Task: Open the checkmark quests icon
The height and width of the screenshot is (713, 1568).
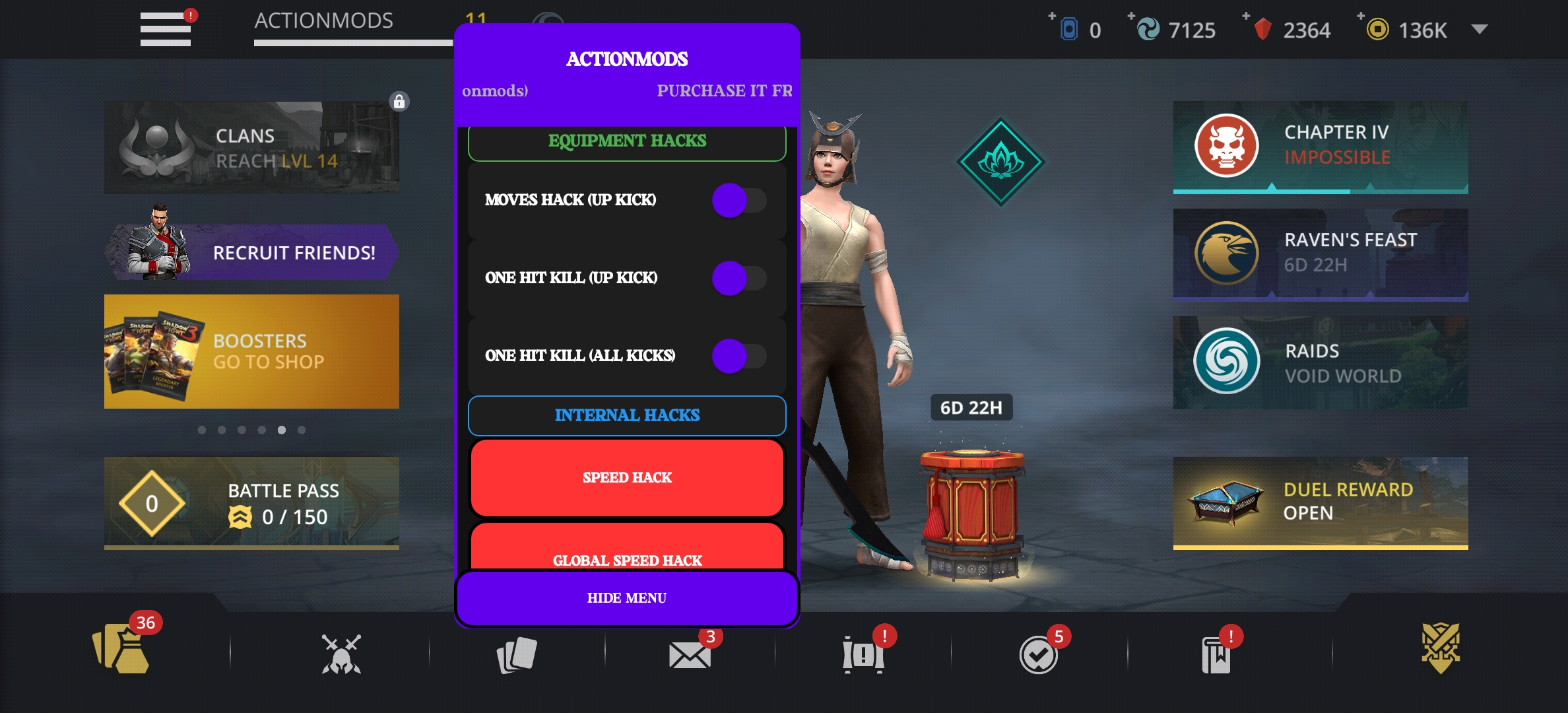Action: pos(1038,655)
